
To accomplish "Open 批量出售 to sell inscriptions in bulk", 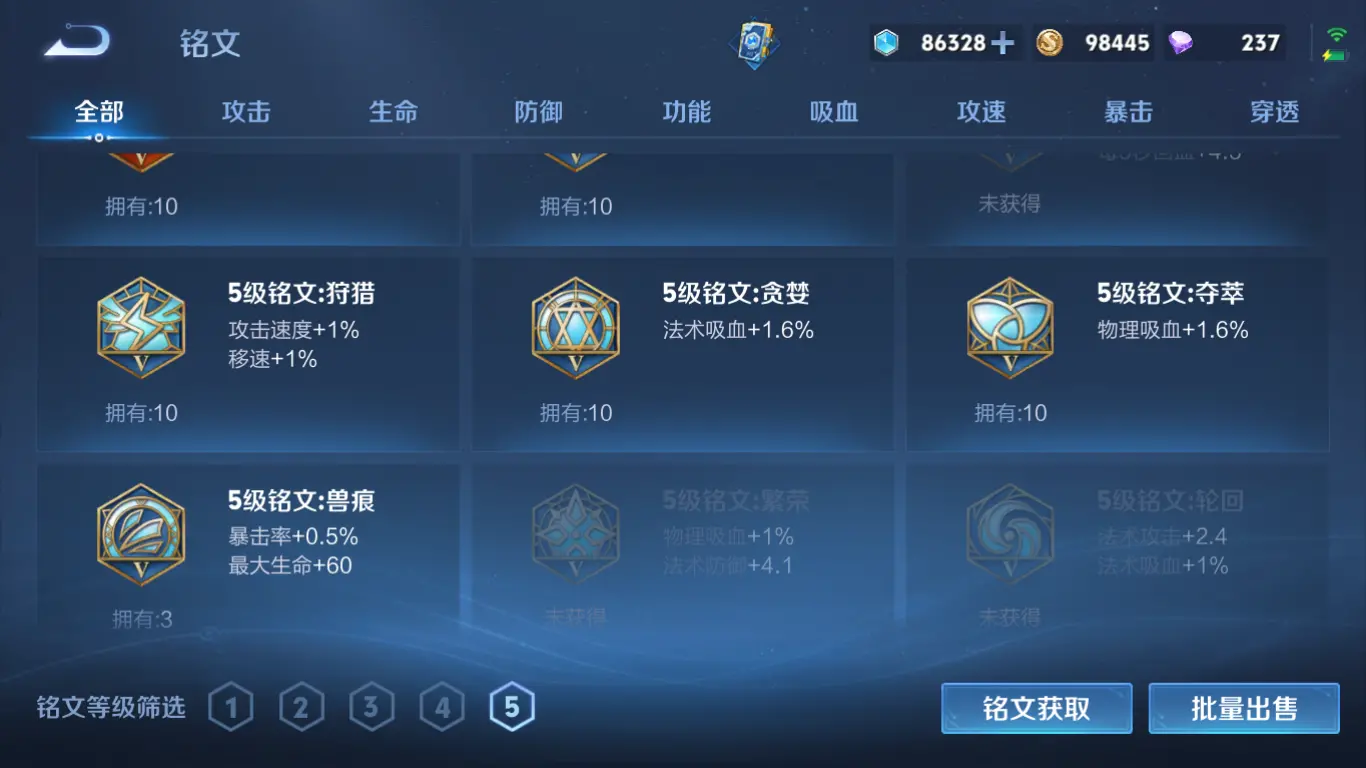I will (1243, 708).
